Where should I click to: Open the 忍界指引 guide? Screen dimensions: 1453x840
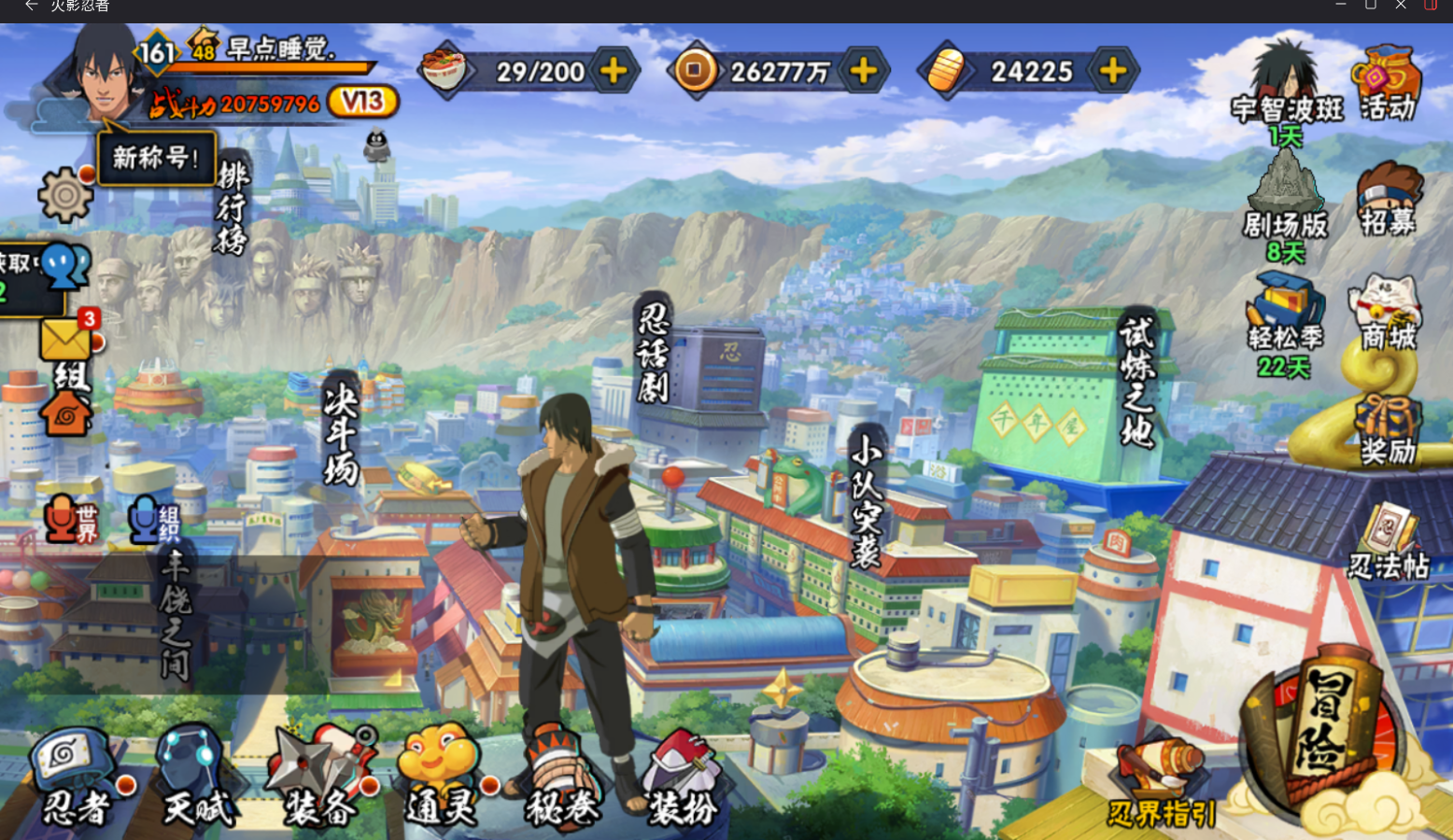[x=1161, y=784]
